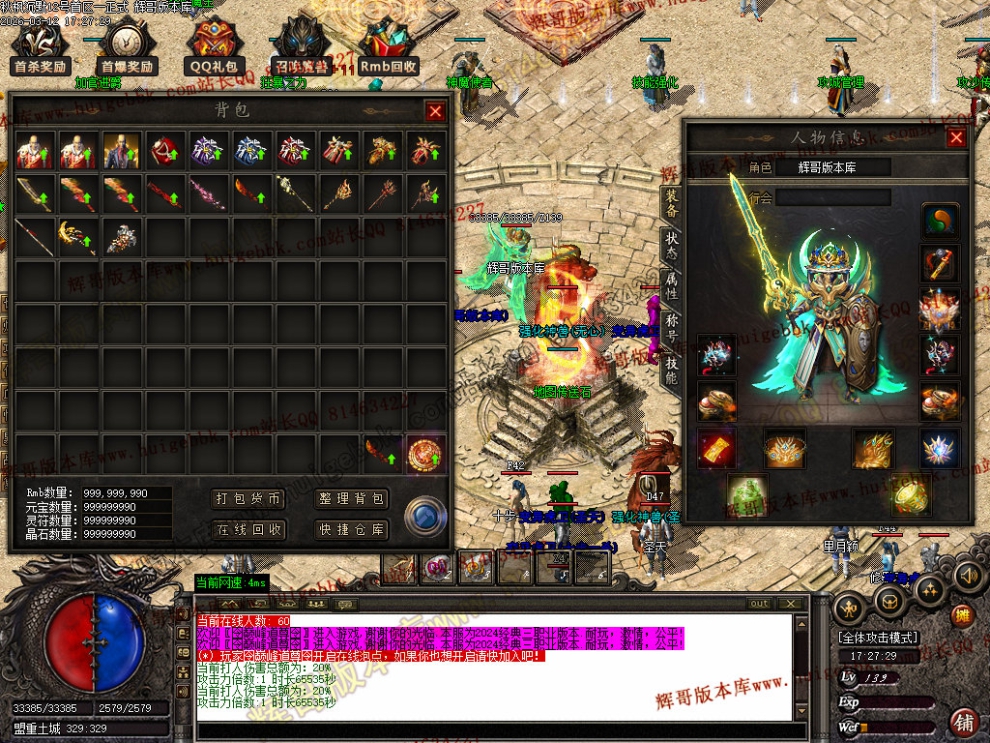
Task: Close the 人物信息 character info panel
Action: 957,138
